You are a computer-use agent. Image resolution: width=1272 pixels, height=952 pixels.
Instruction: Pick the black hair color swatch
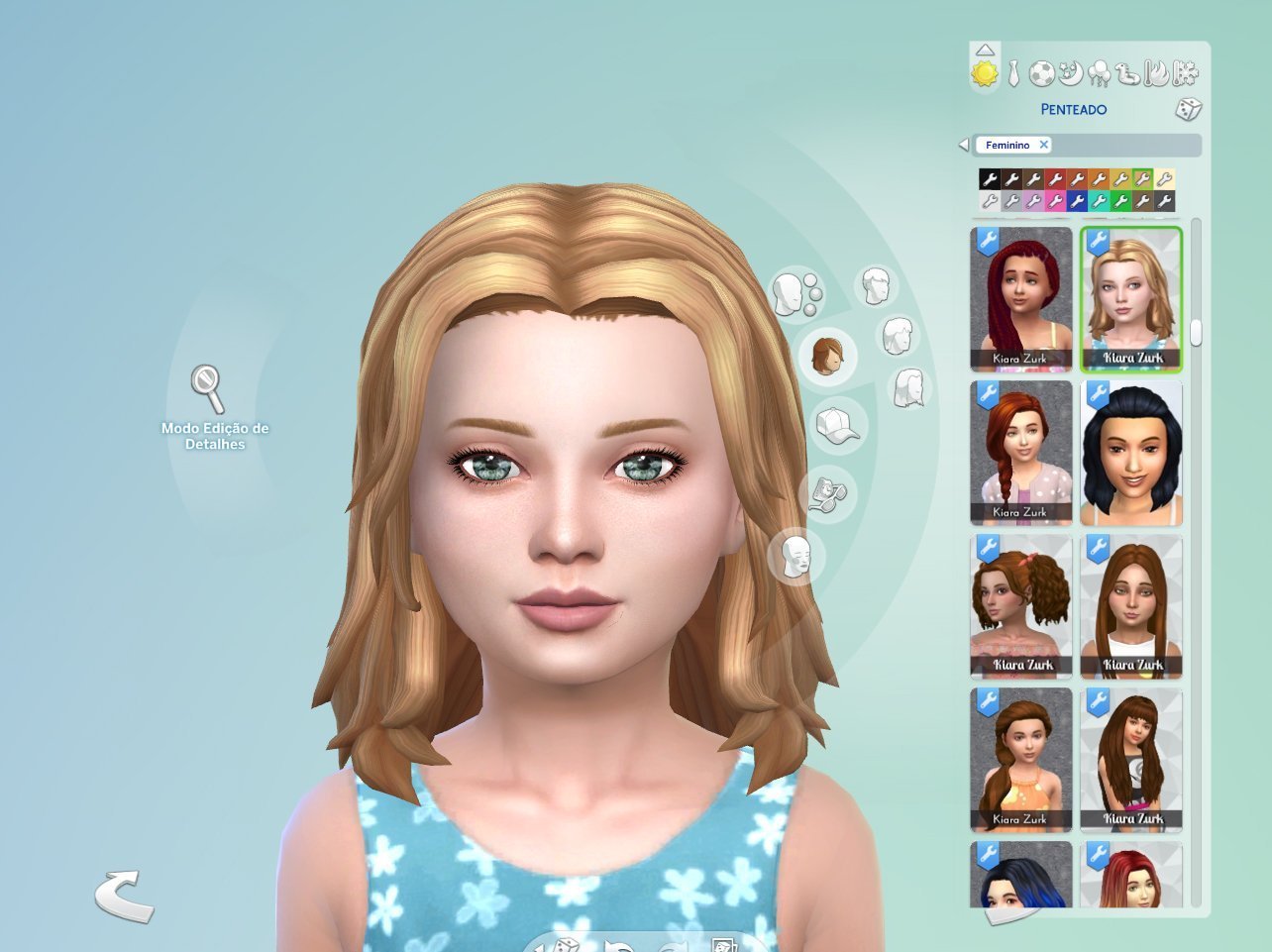click(x=989, y=179)
